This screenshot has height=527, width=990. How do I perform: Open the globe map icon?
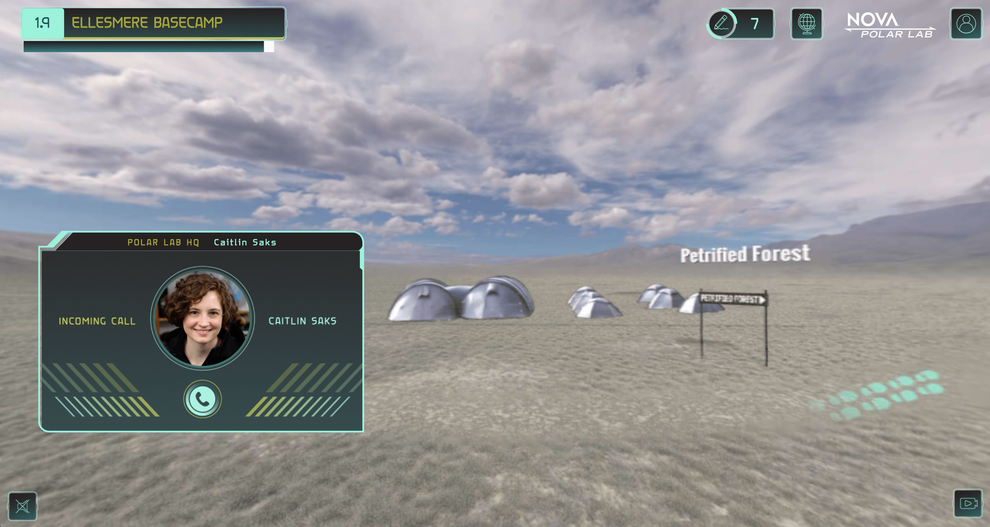806,23
